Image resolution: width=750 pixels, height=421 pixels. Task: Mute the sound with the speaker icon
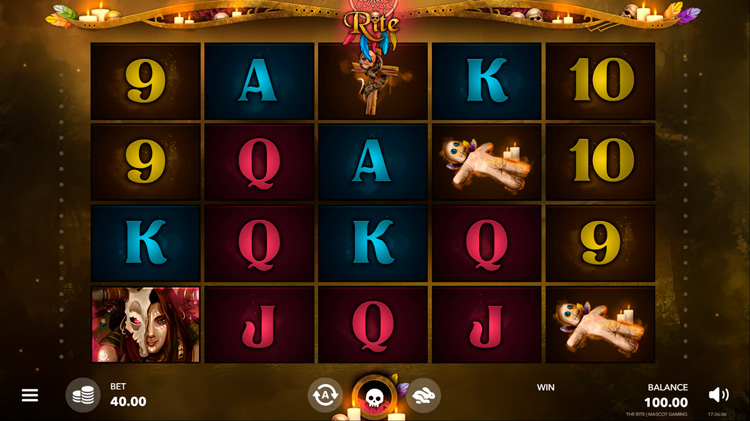(x=718, y=395)
